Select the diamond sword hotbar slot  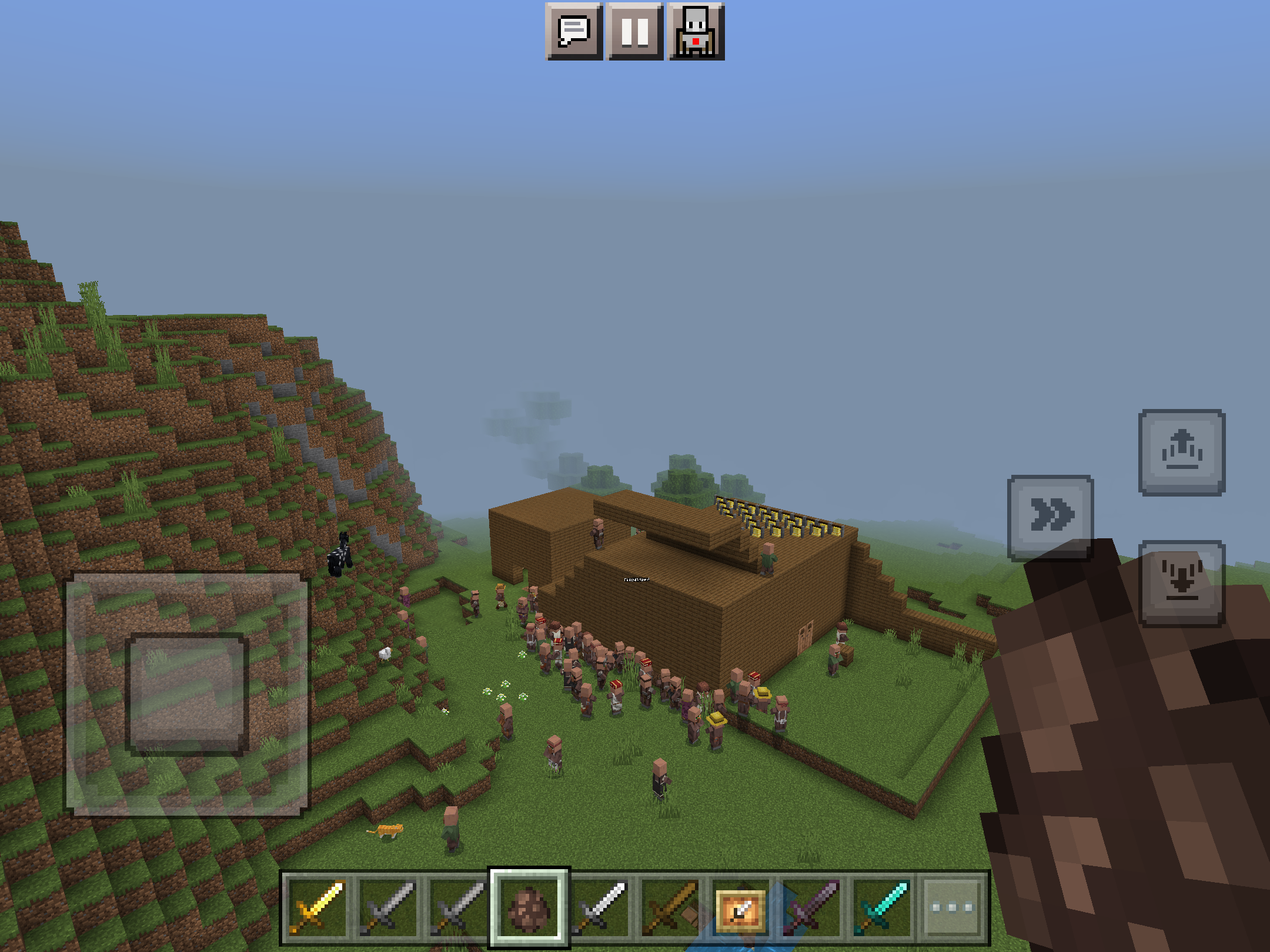(x=882, y=908)
